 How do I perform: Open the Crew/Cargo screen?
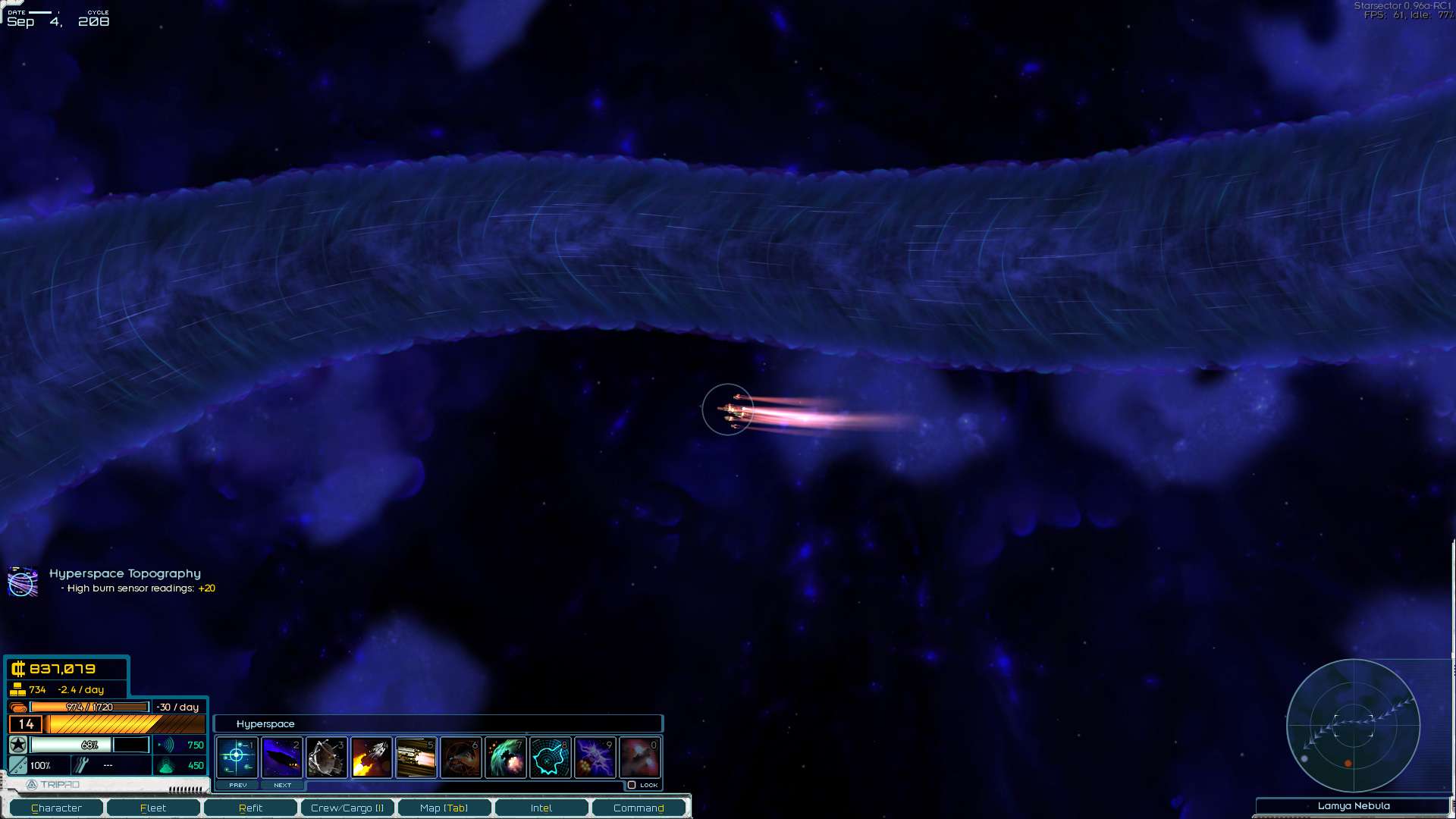(x=347, y=808)
